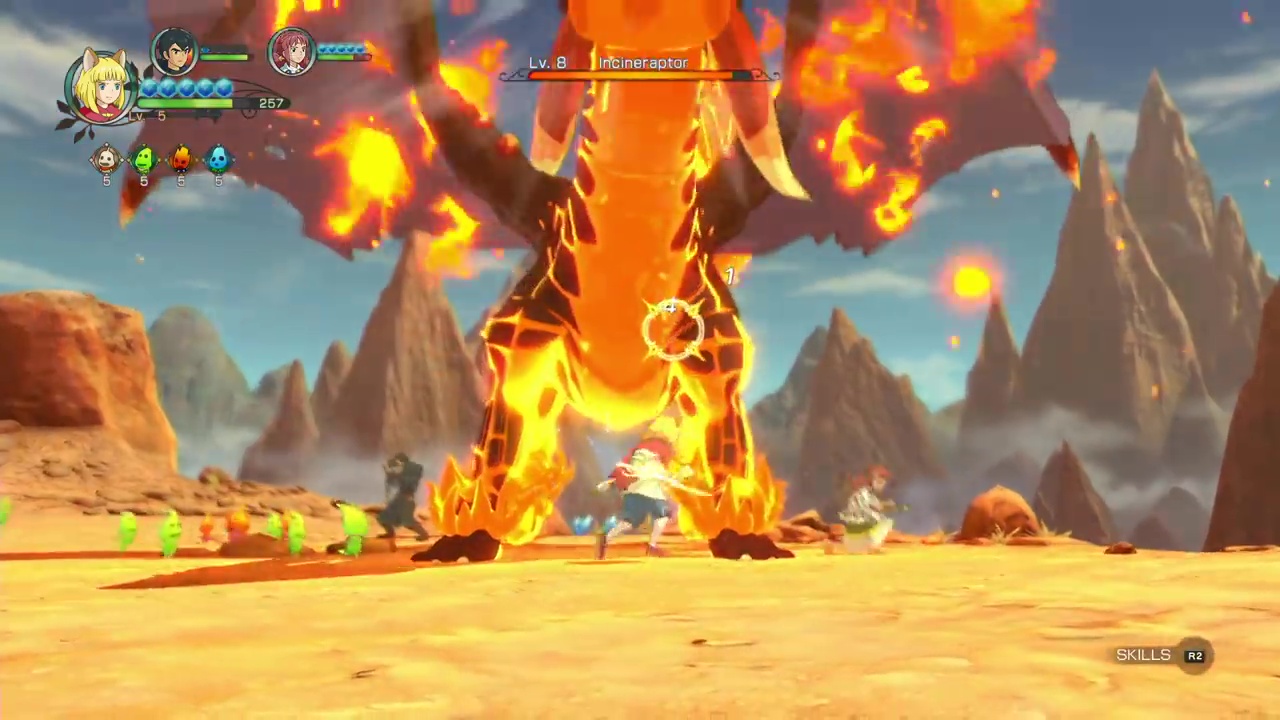Open the Skills menu label
Image resolution: width=1280 pixels, height=720 pixels.
click(x=1143, y=655)
